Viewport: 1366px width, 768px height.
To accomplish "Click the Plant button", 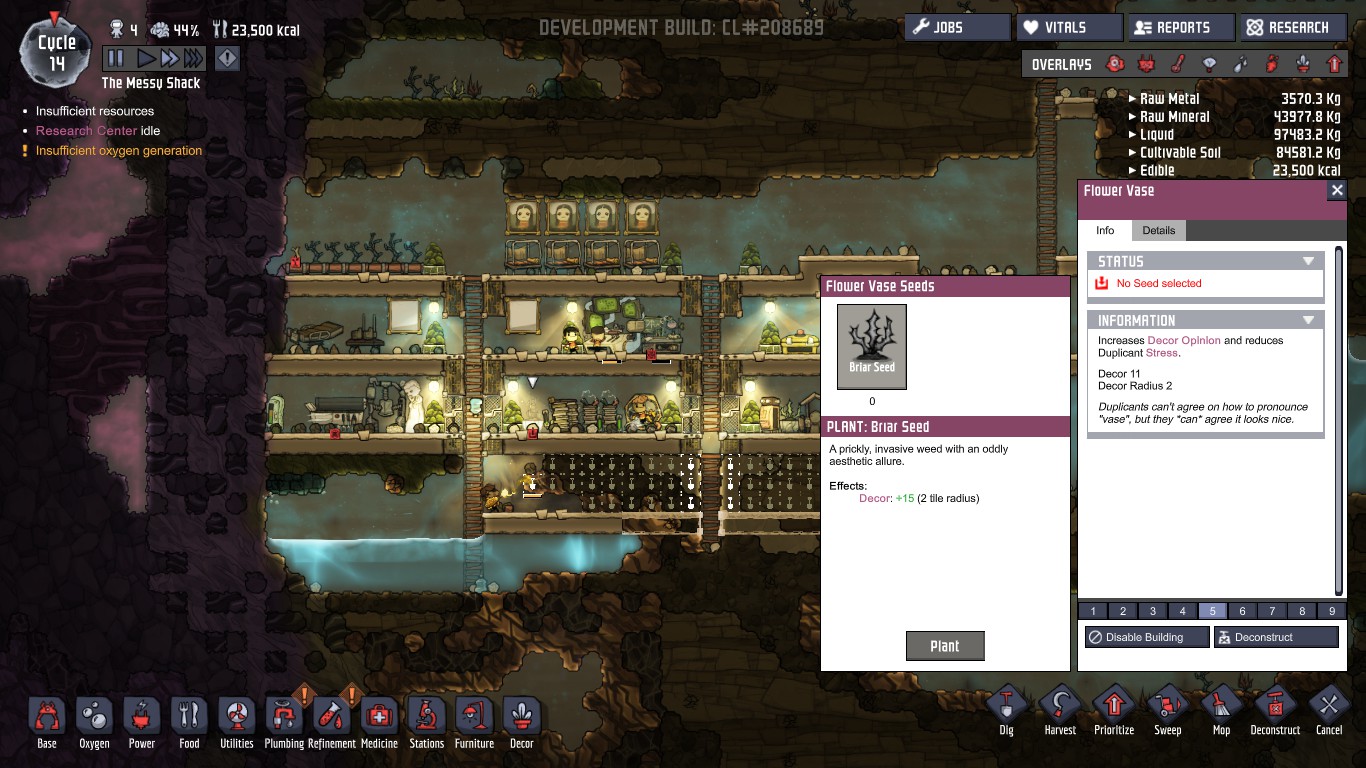I will (945, 646).
